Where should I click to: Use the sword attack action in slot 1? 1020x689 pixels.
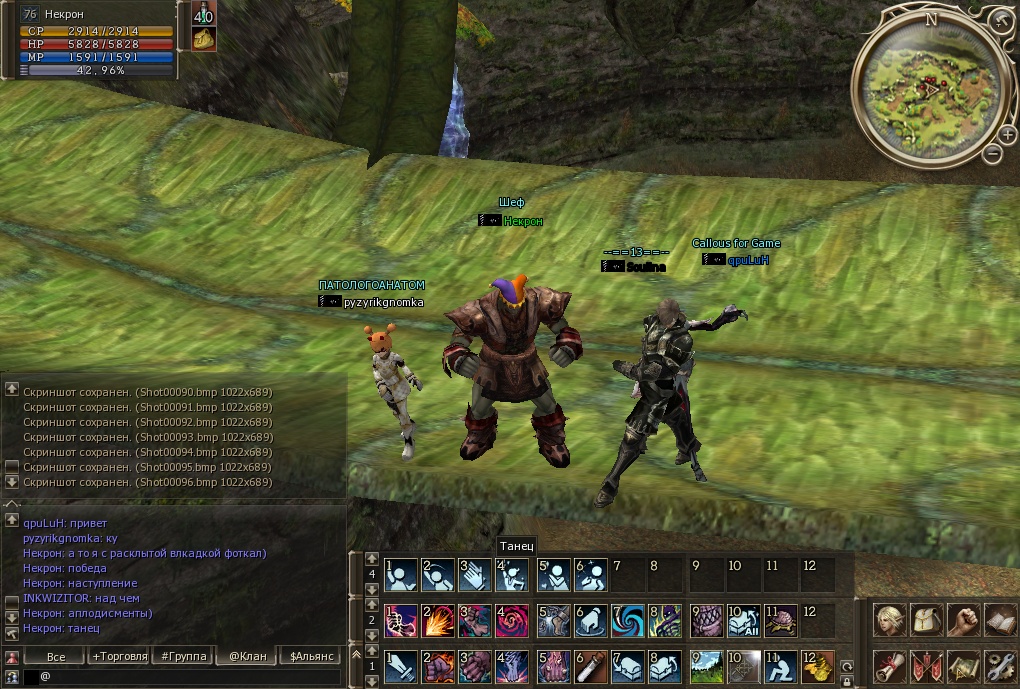402,666
